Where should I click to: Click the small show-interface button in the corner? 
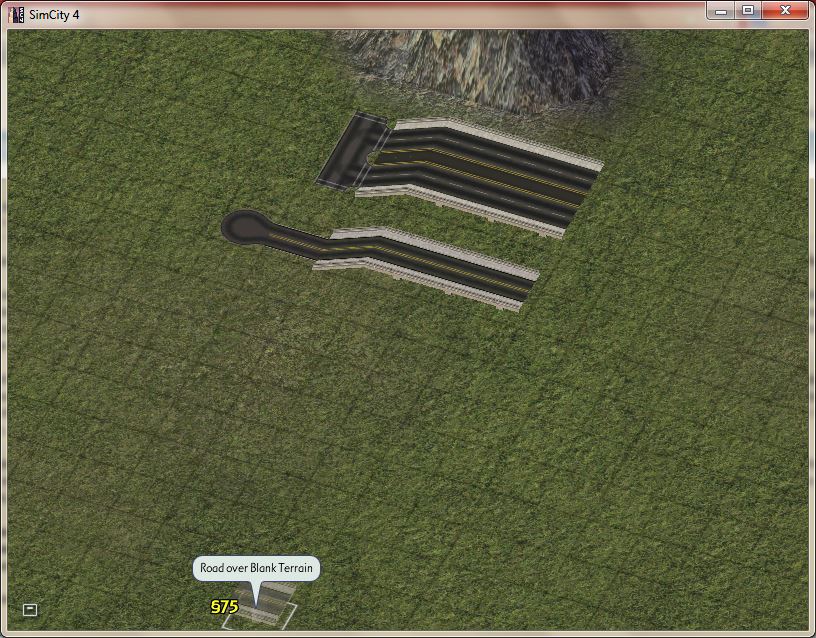click(30, 609)
